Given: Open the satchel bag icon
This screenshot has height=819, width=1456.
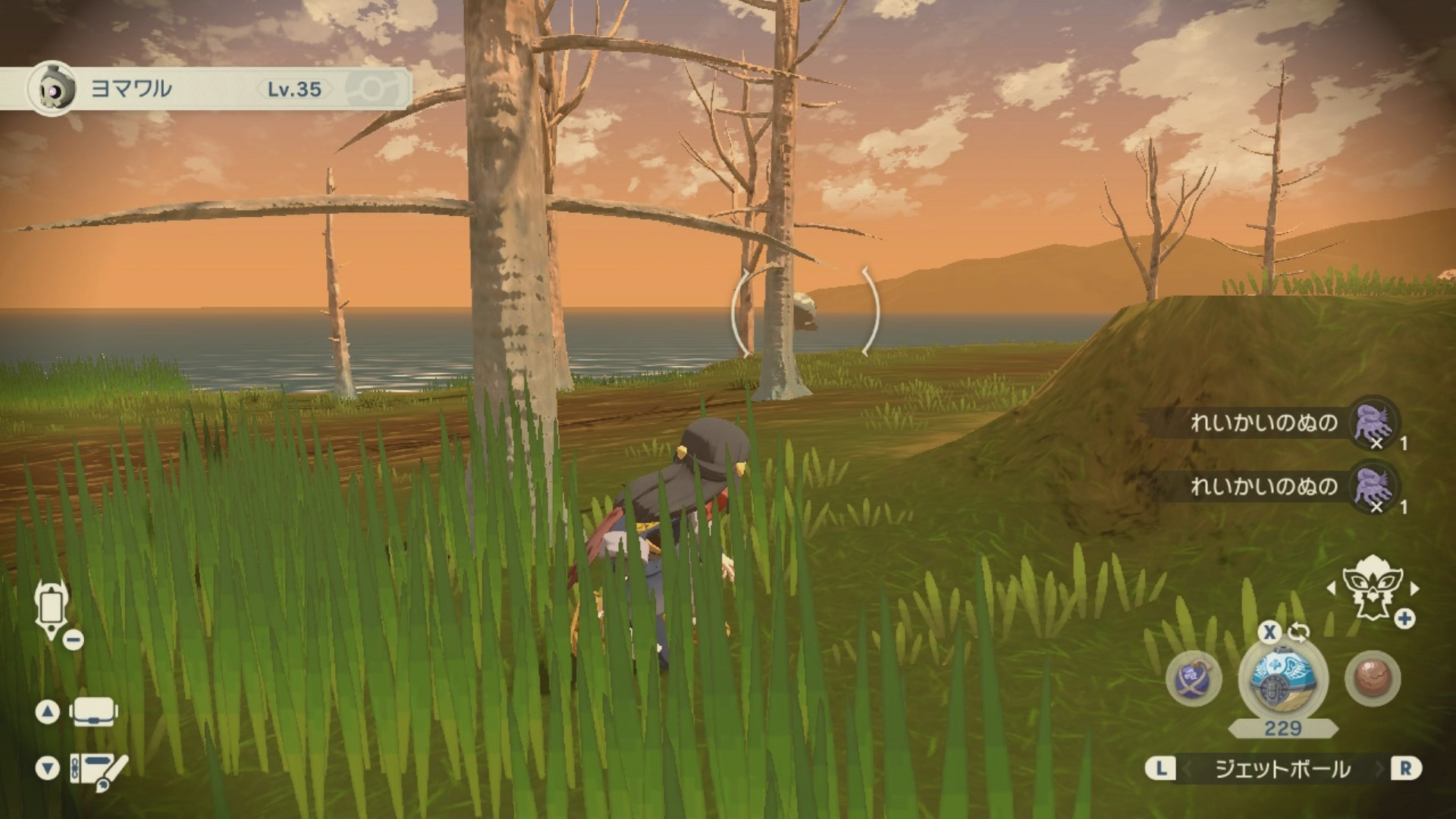Looking at the screenshot, I should 93,712.
